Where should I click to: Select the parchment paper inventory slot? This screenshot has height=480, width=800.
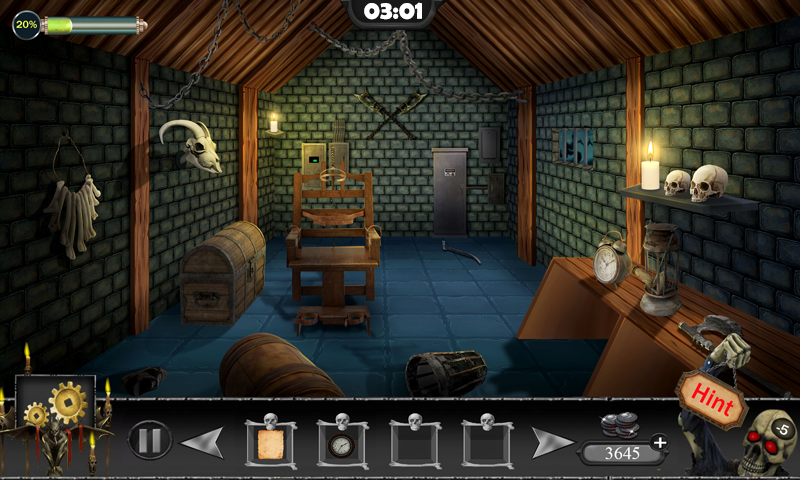[269, 442]
